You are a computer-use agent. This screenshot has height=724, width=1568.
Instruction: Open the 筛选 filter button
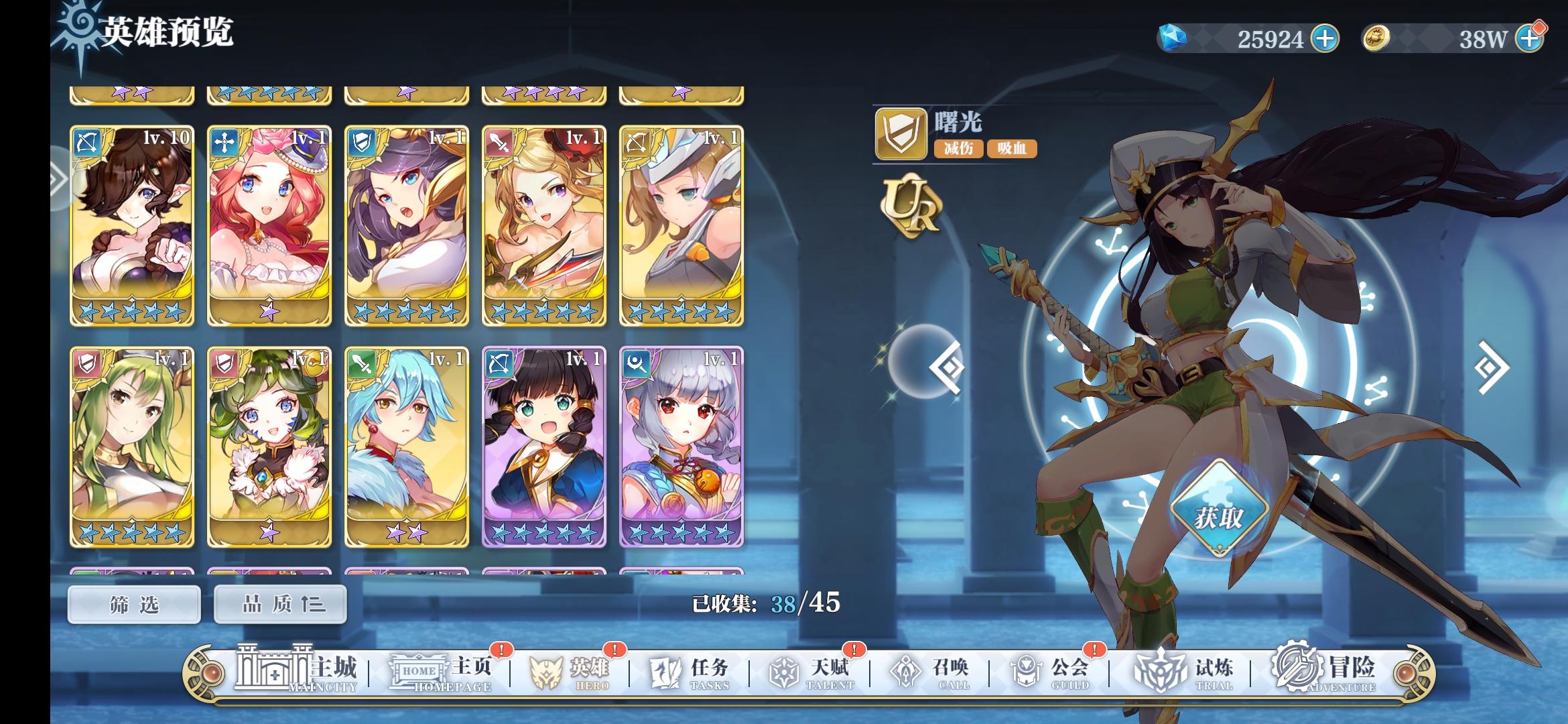[133, 605]
